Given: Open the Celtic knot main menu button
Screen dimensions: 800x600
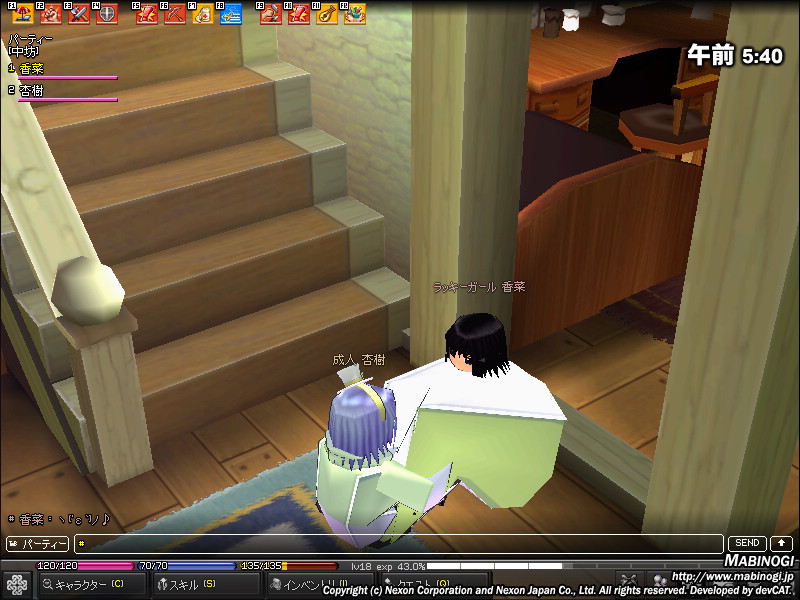Looking at the screenshot, I should point(15,583).
